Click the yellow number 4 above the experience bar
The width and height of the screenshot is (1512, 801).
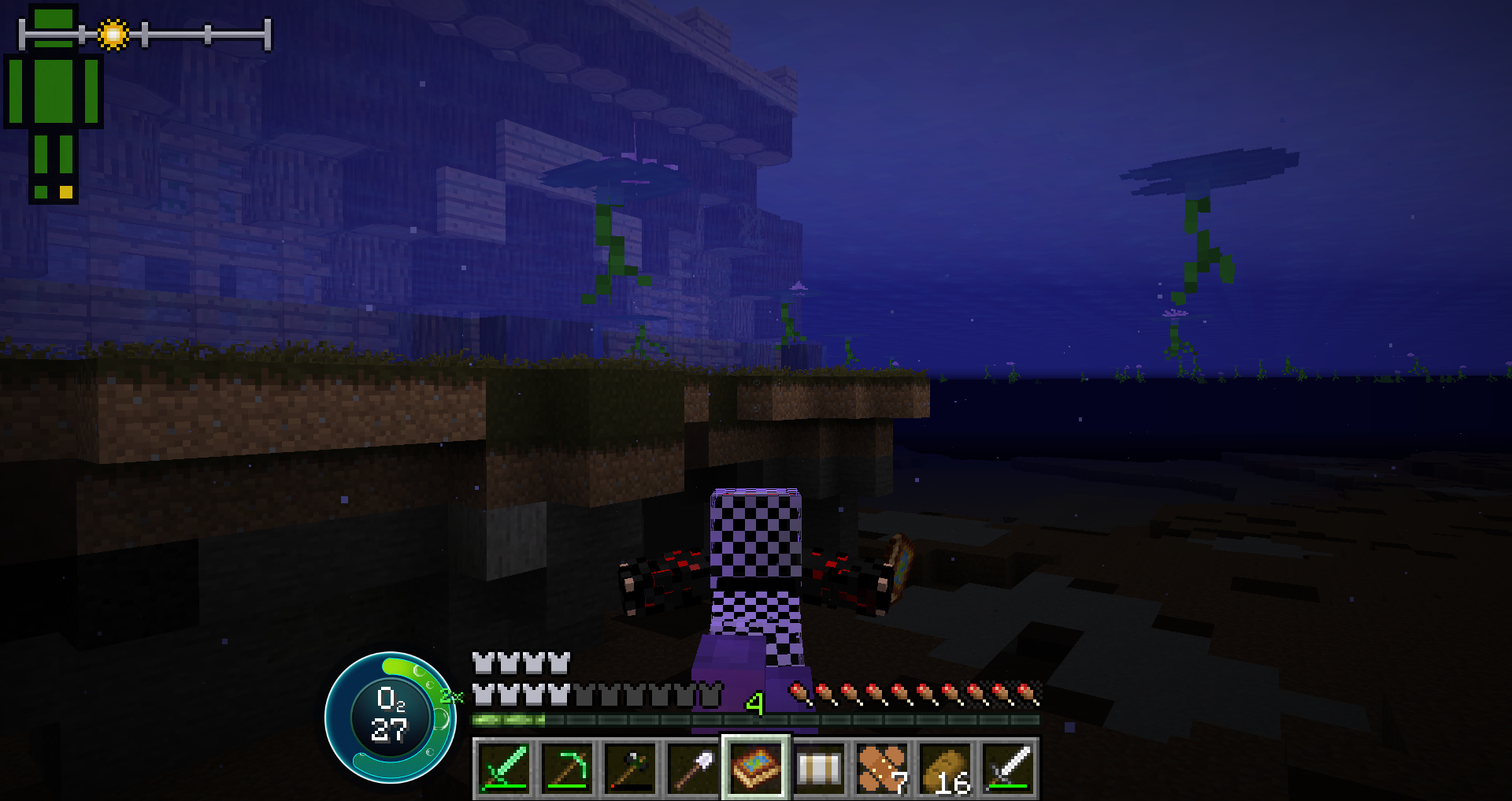coord(754,702)
